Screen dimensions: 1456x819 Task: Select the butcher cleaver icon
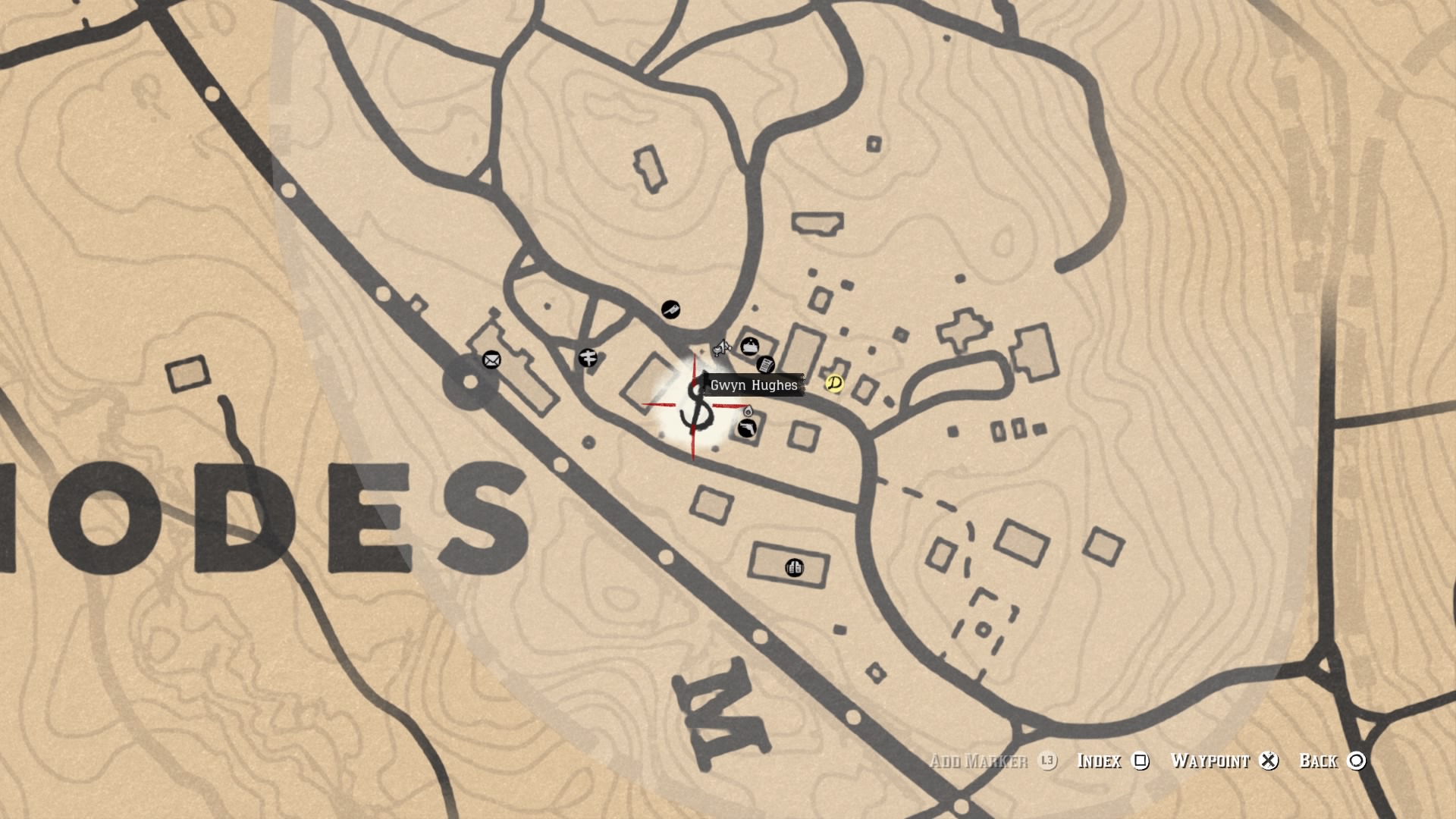click(672, 309)
